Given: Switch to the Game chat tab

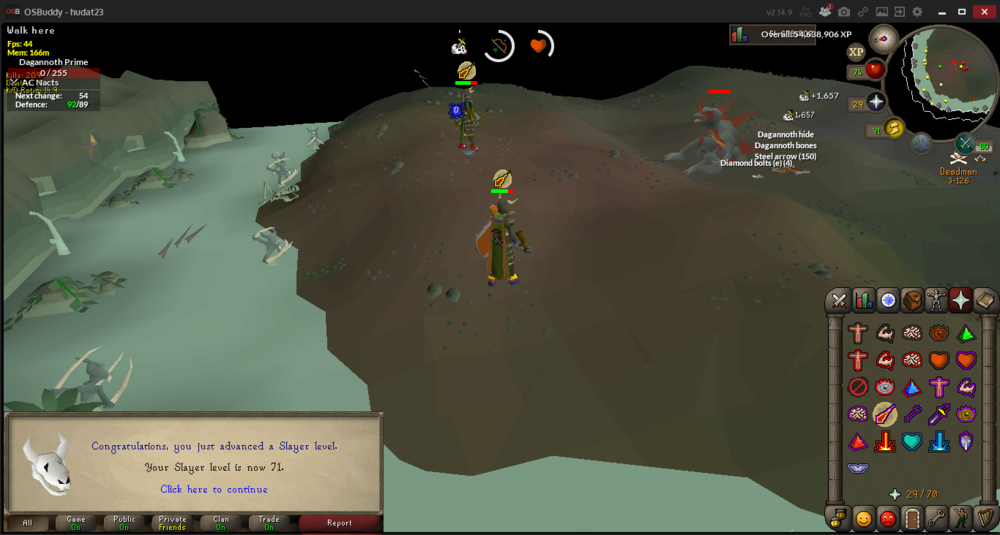Looking at the screenshot, I should coord(75,522).
